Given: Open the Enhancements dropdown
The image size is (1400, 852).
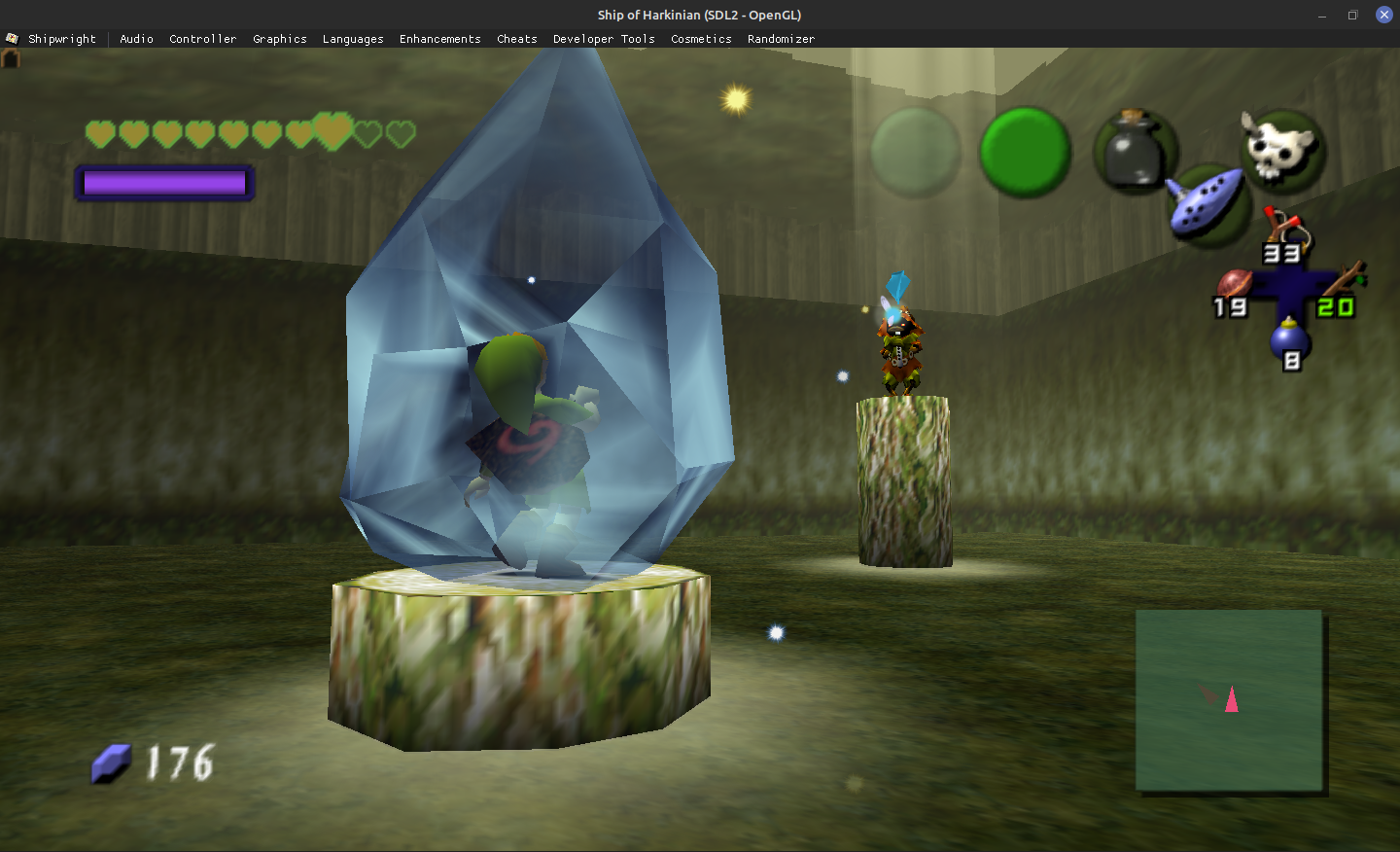Looking at the screenshot, I should click(439, 39).
